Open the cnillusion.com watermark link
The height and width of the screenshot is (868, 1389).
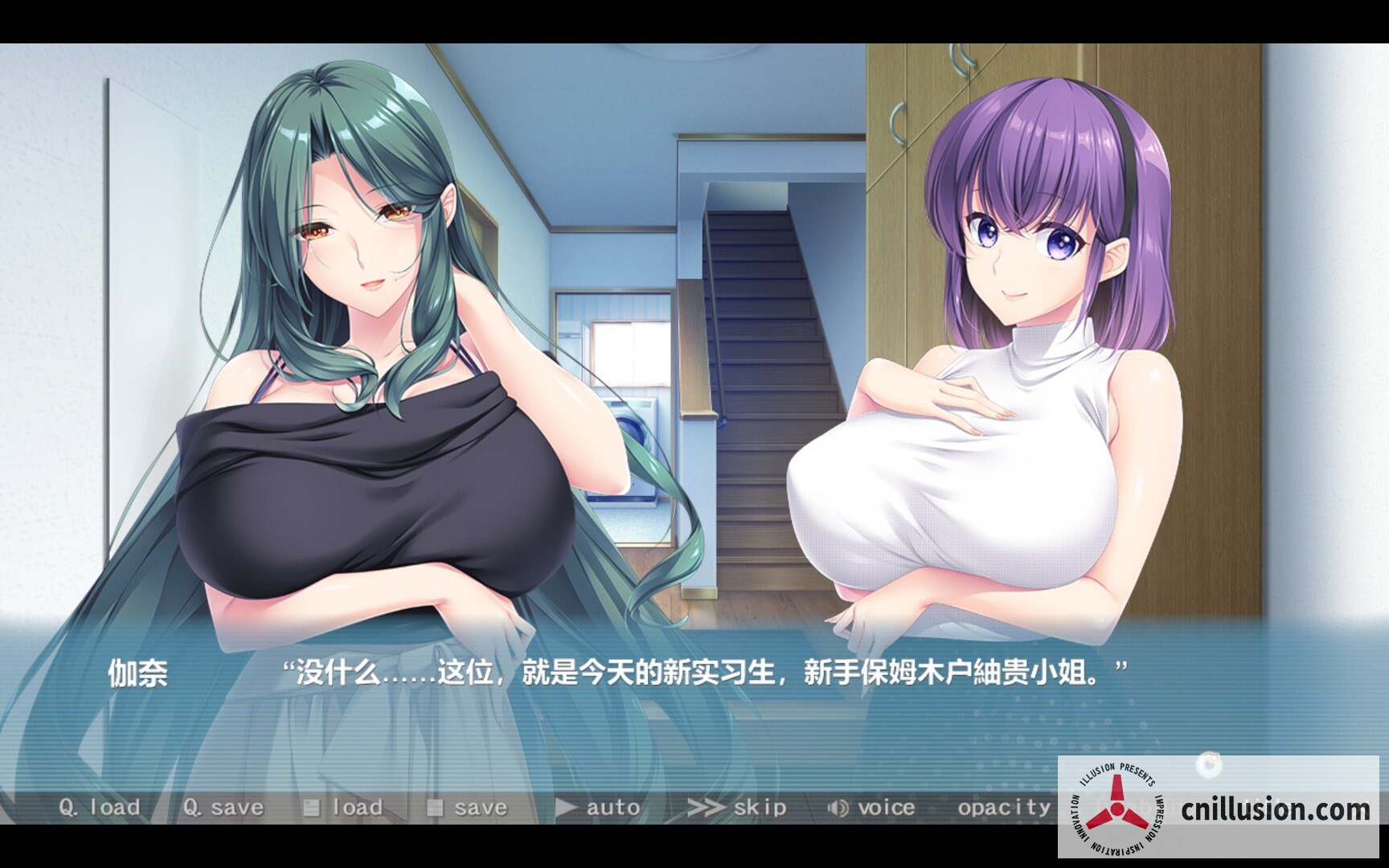pos(1278,809)
